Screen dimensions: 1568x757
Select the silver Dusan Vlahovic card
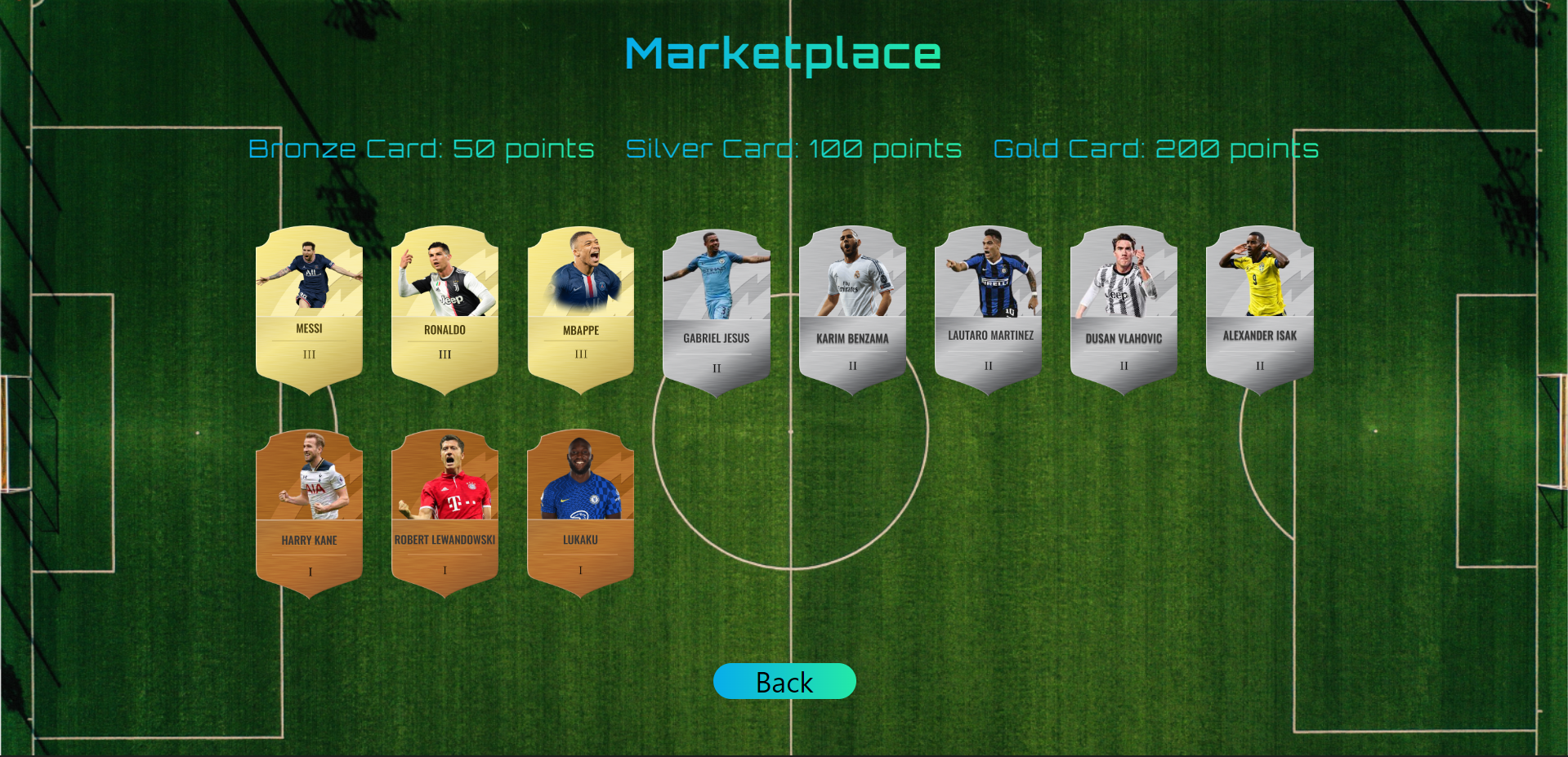[x=1124, y=310]
